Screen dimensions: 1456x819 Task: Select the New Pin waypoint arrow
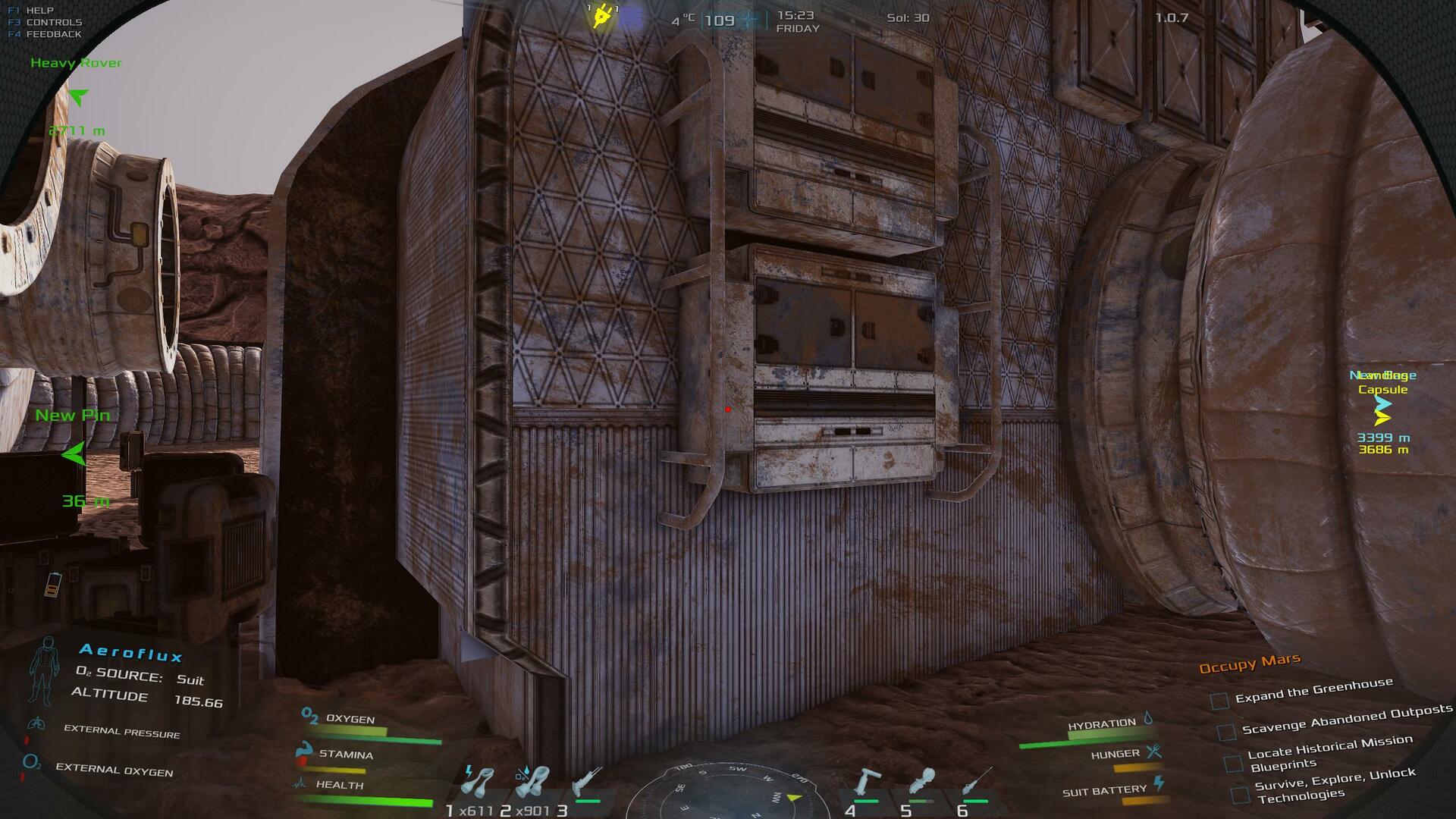click(x=74, y=454)
